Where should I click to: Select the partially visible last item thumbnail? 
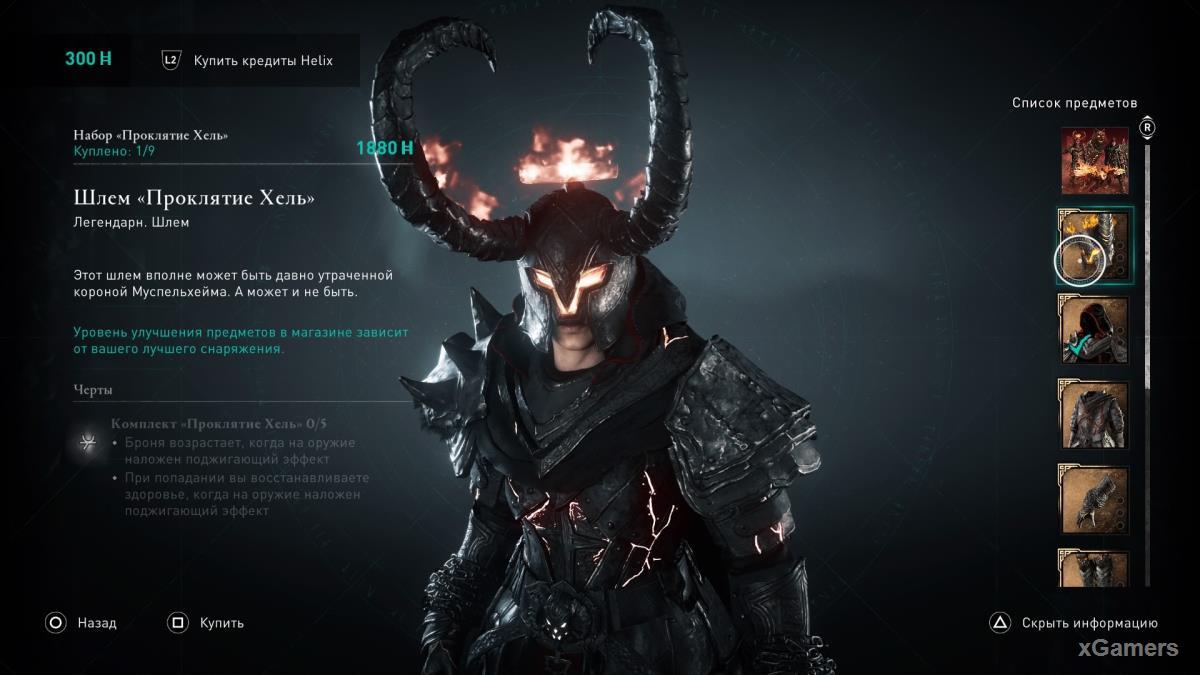[1094, 568]
